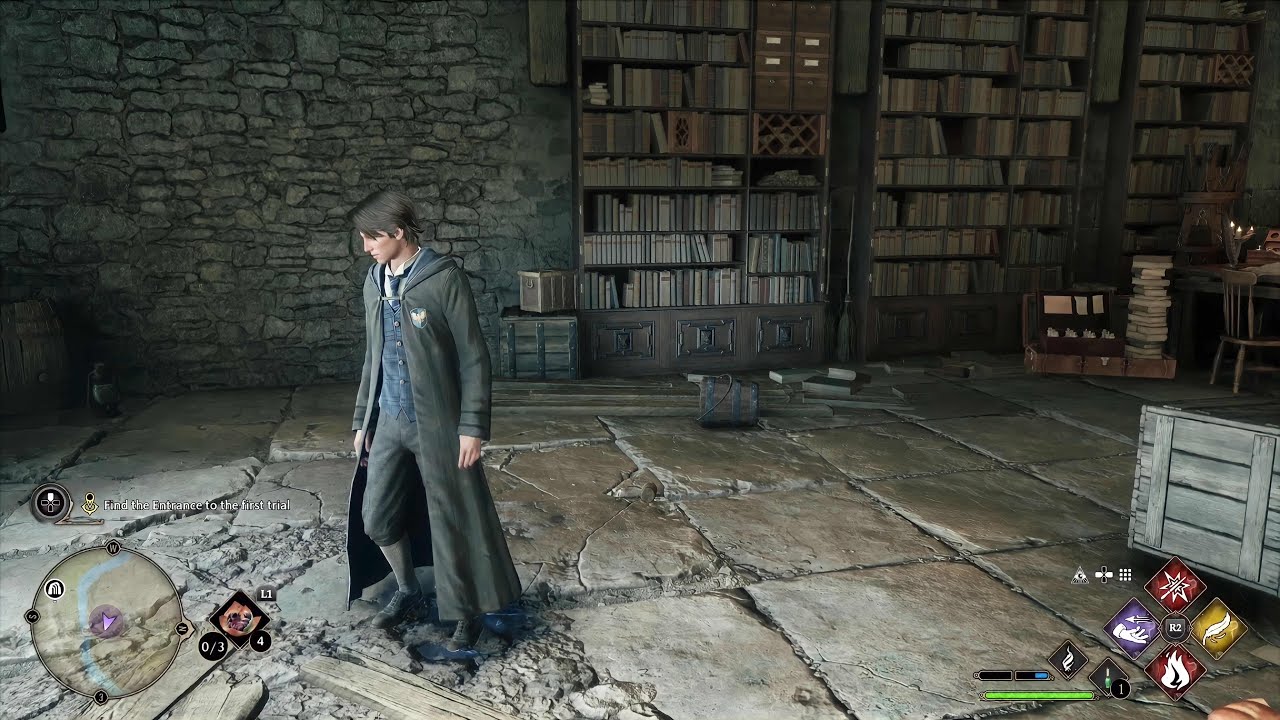
Task: Select the Incendio fire spell icon
Action: tap(1174, 669)
